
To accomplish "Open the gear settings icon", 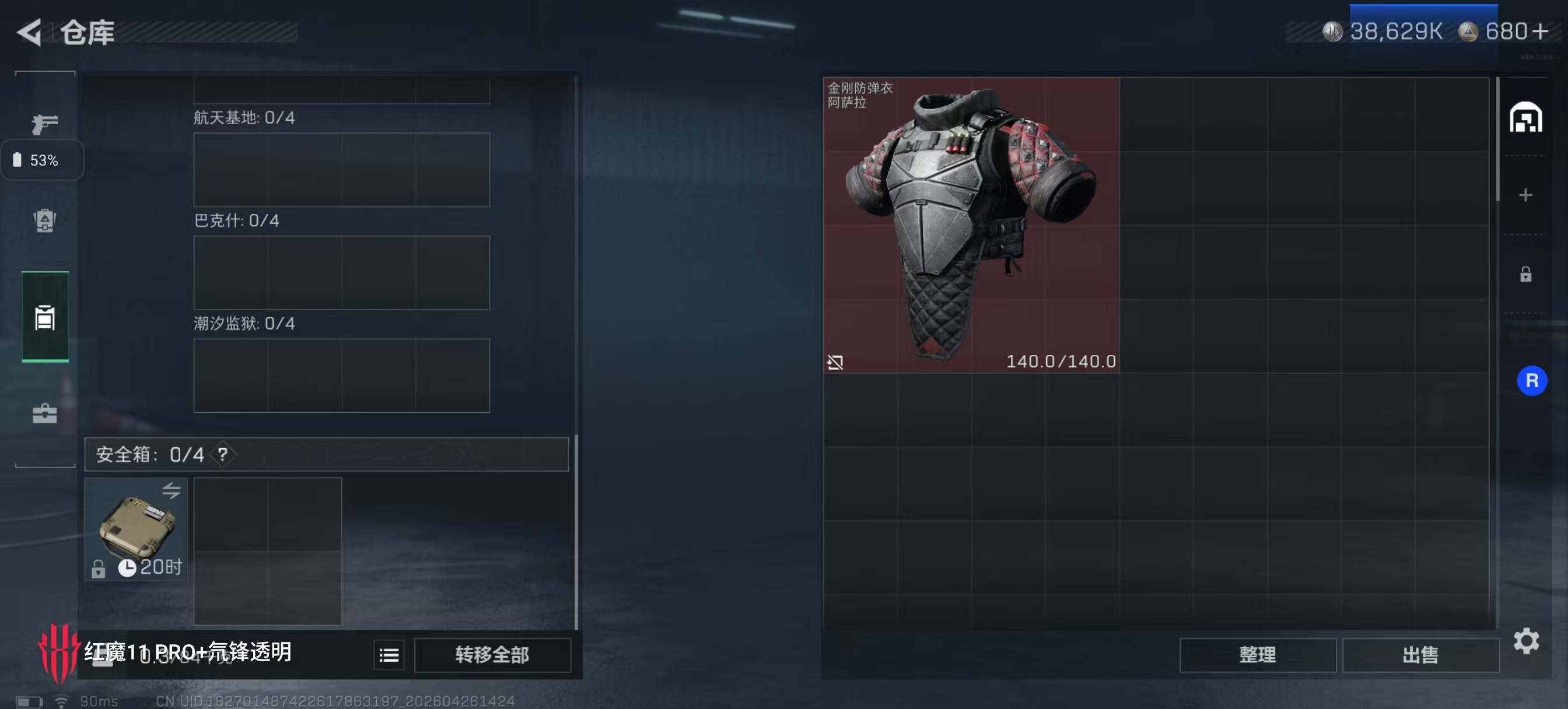I will point(1526,641).
